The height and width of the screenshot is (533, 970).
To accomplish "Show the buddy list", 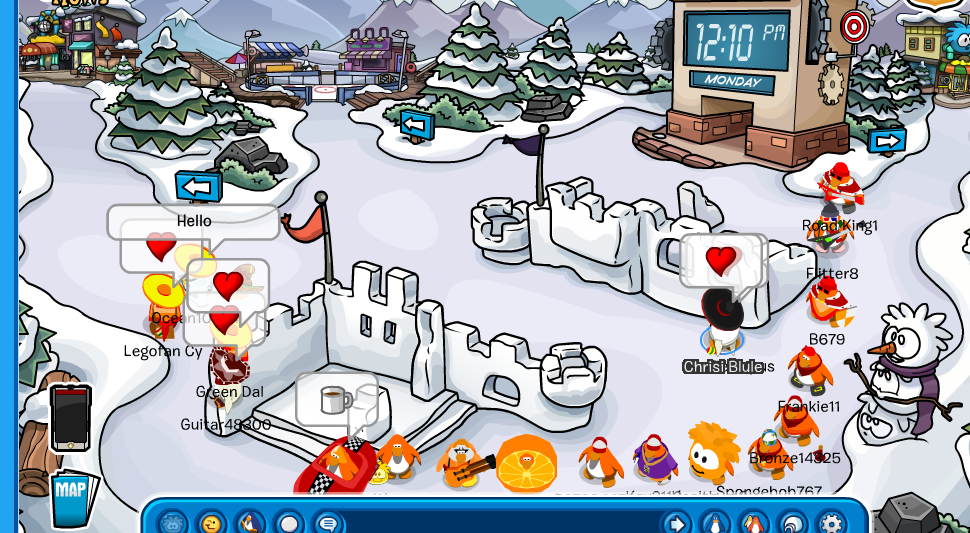I will pos(754,523).
